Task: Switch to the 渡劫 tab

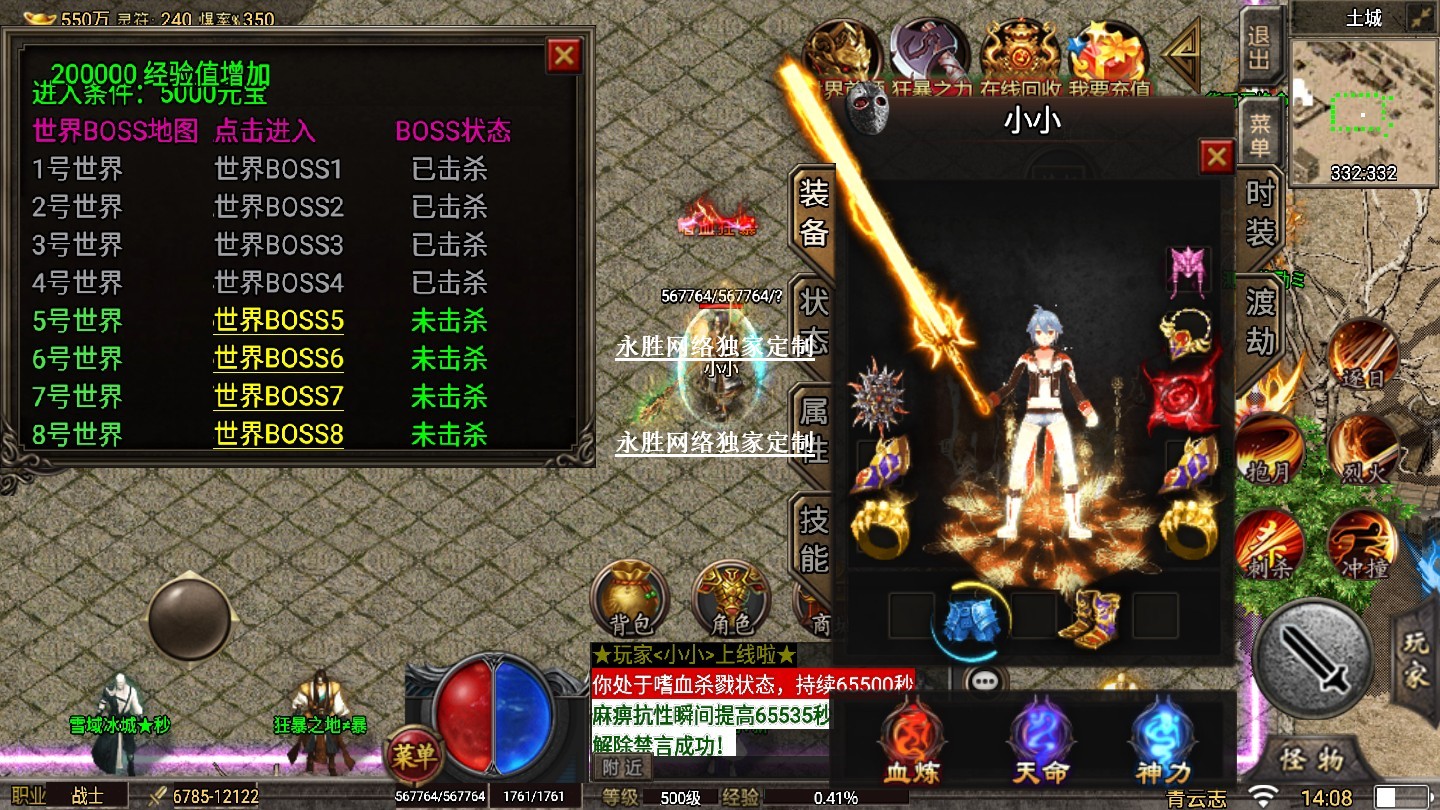Action: (1260, 320)
